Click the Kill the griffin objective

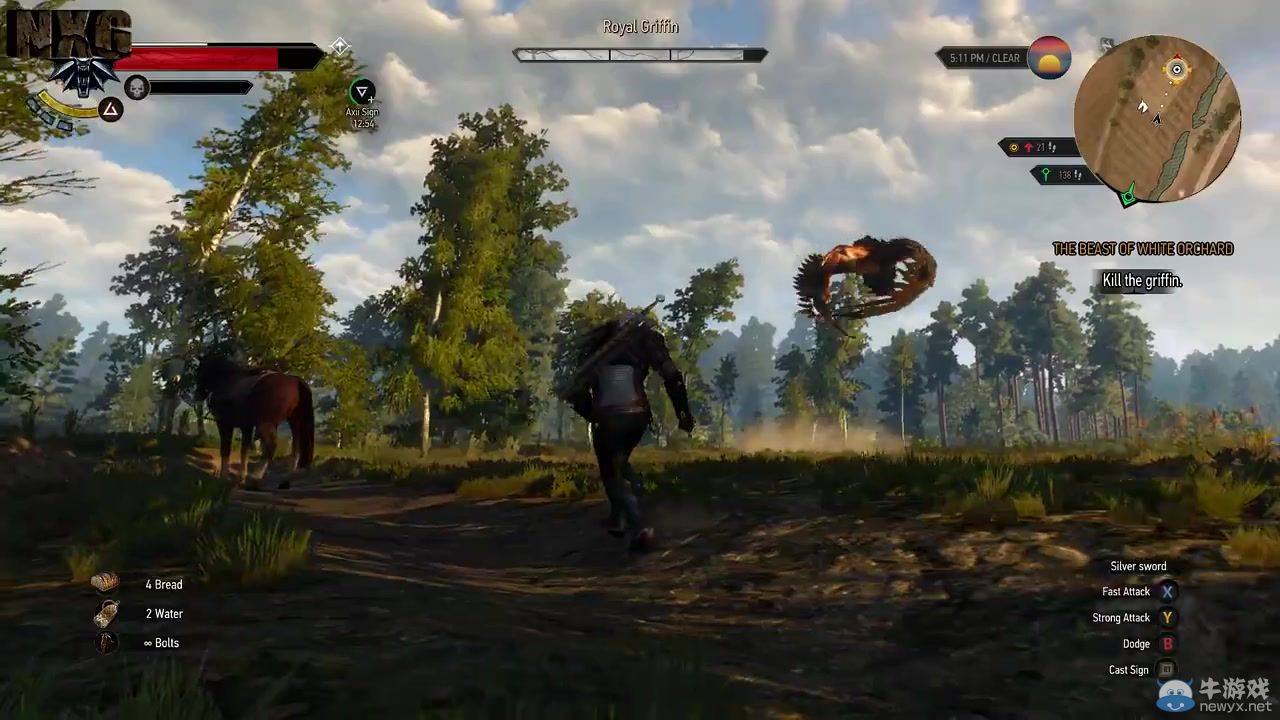[x=1142, y=281]
